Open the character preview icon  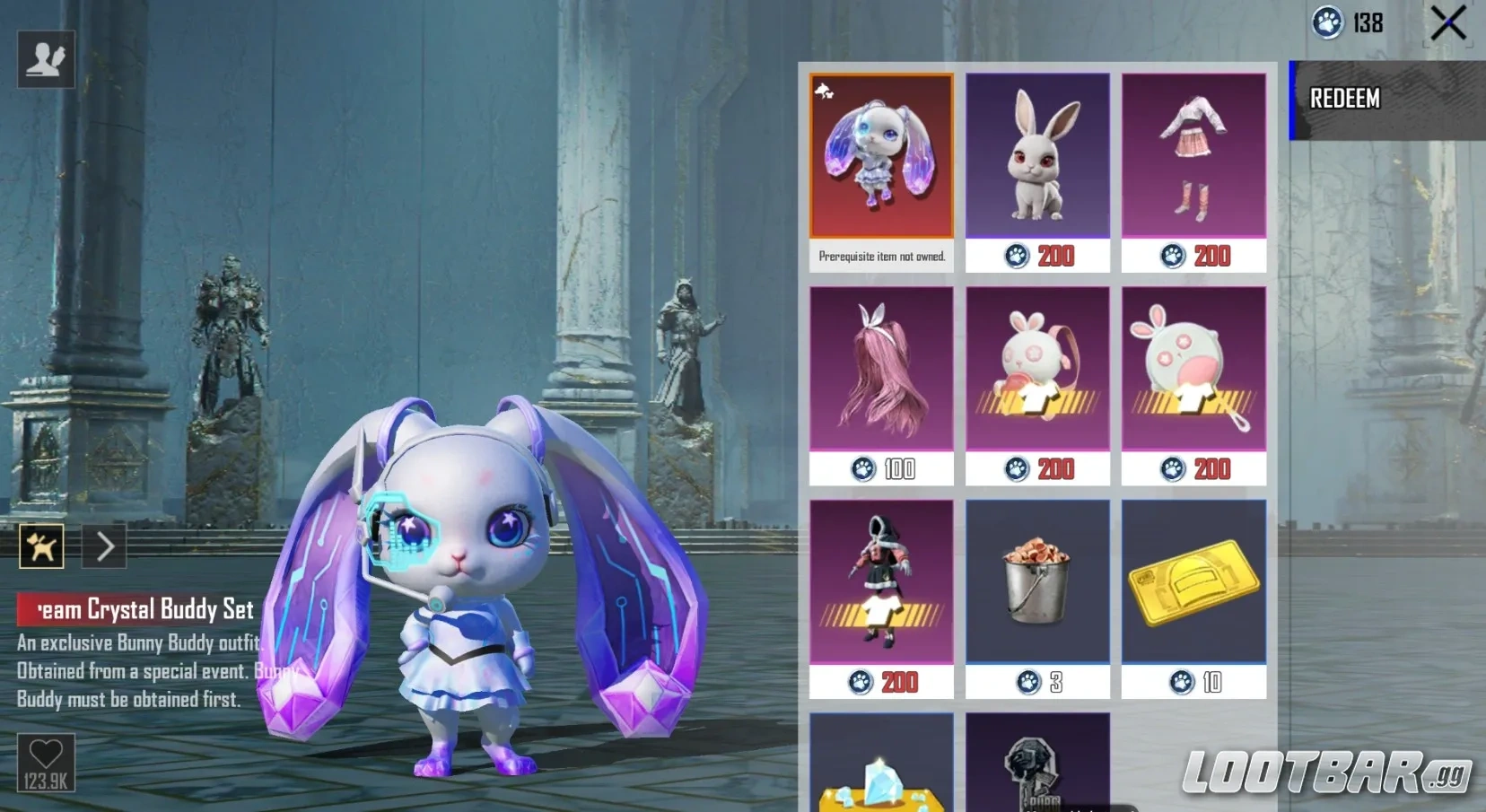[x=44, y=58]
